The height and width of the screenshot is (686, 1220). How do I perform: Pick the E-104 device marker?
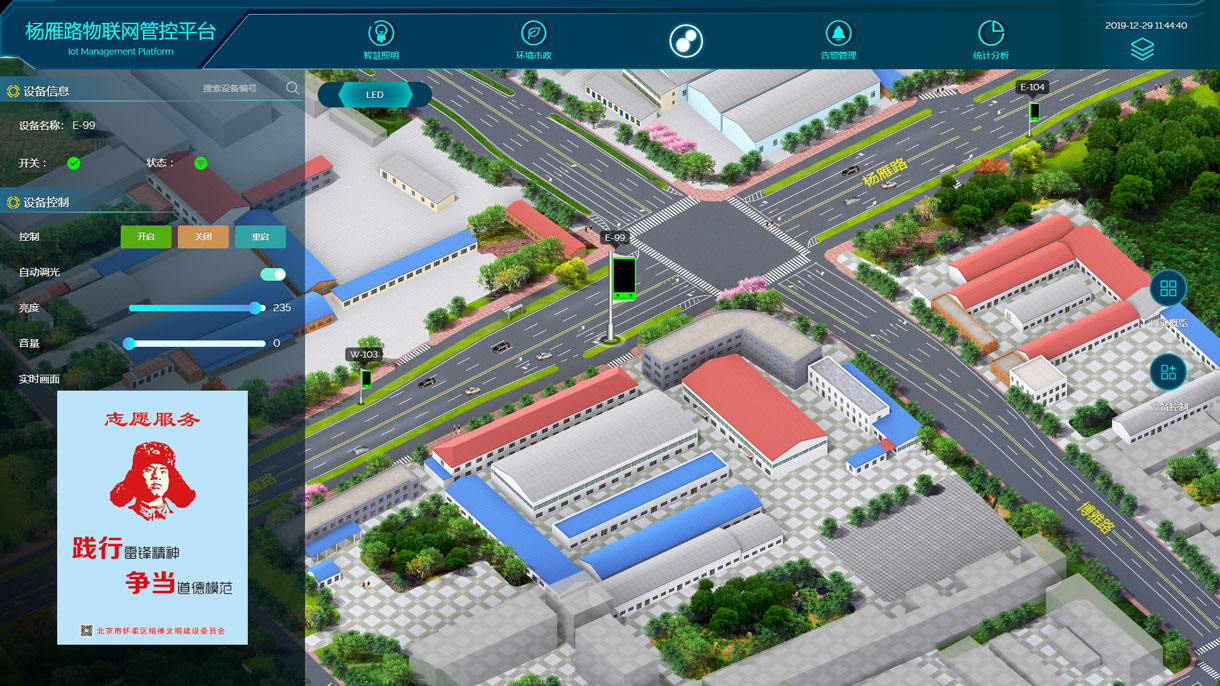pos(1034,111)
